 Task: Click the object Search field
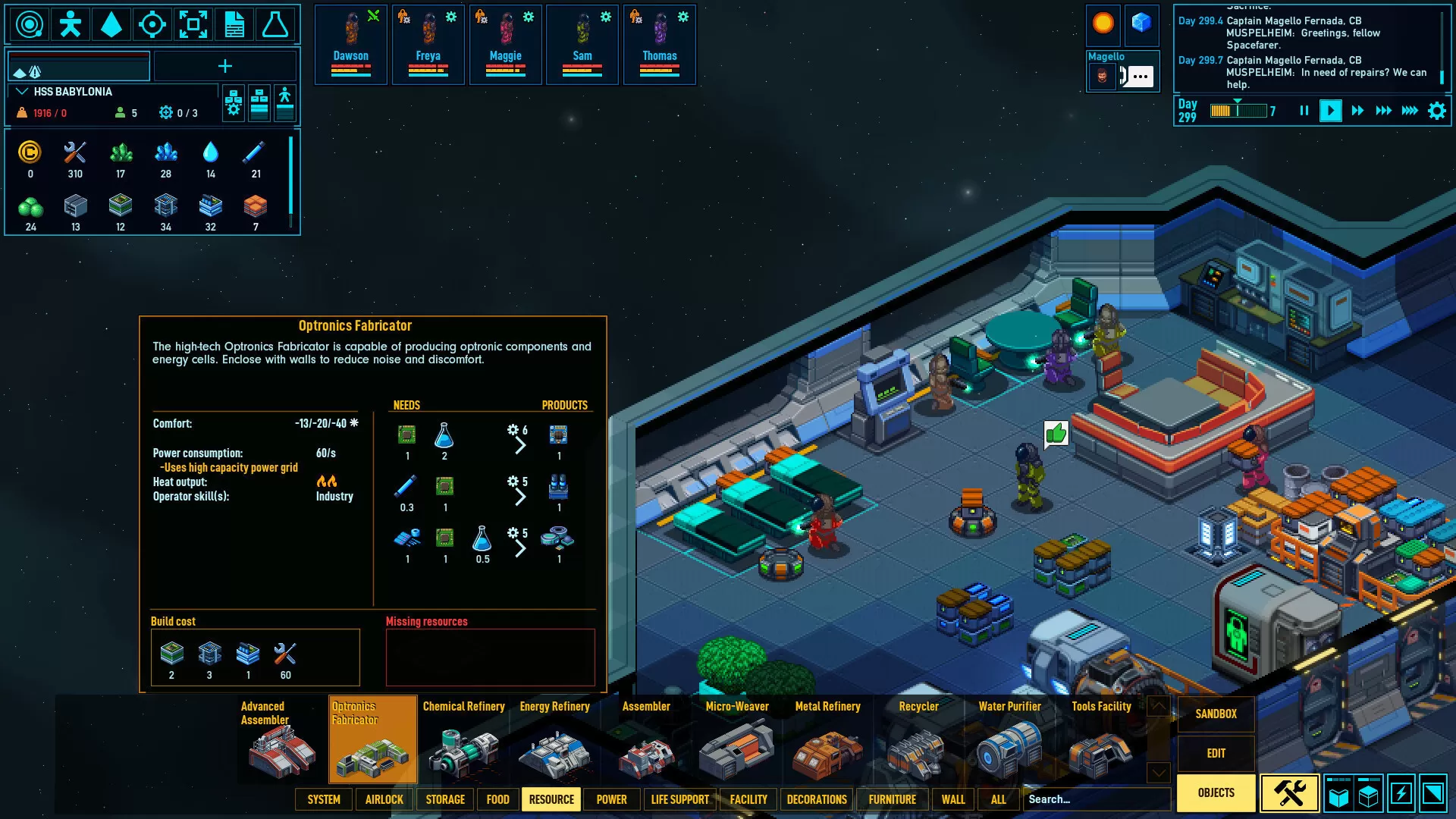(x=1096, y=799)
